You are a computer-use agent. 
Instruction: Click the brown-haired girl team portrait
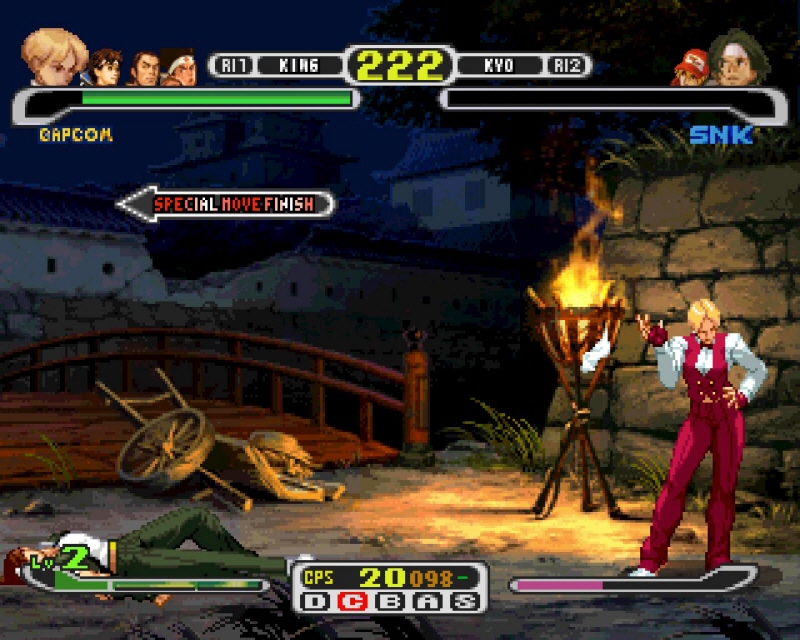pyautogui.click(x=105, y=66)
